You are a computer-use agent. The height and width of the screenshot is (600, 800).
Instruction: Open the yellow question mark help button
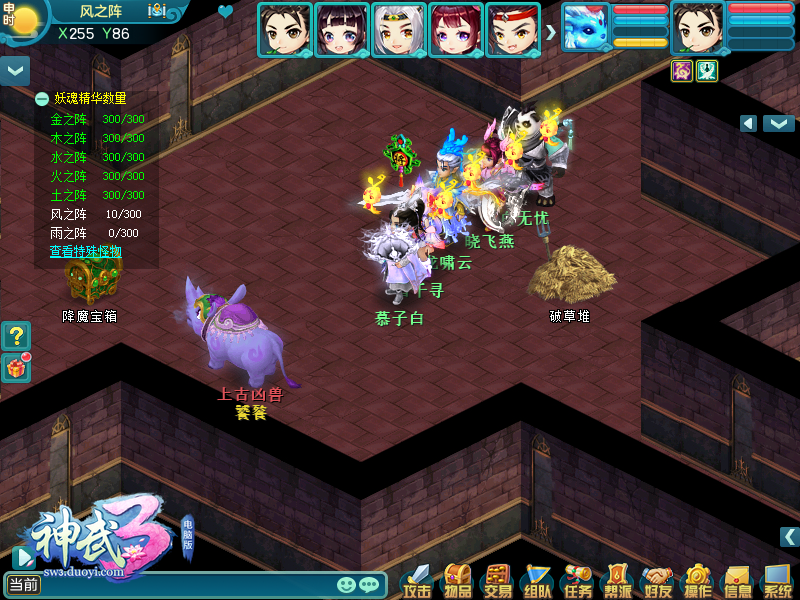click(16, 336)
